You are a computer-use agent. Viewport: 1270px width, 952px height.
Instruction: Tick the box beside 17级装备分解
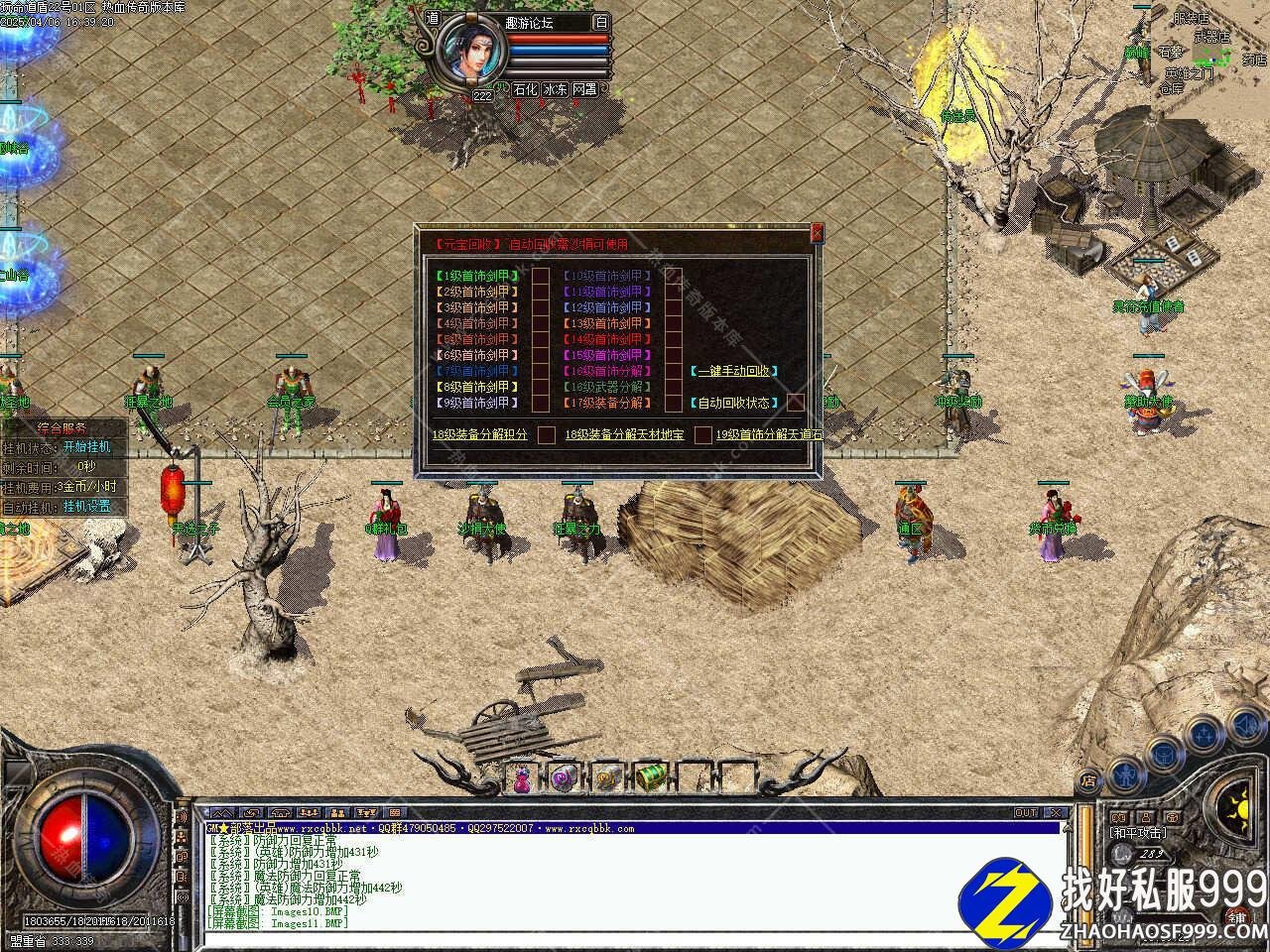click(x=673, y=403)
